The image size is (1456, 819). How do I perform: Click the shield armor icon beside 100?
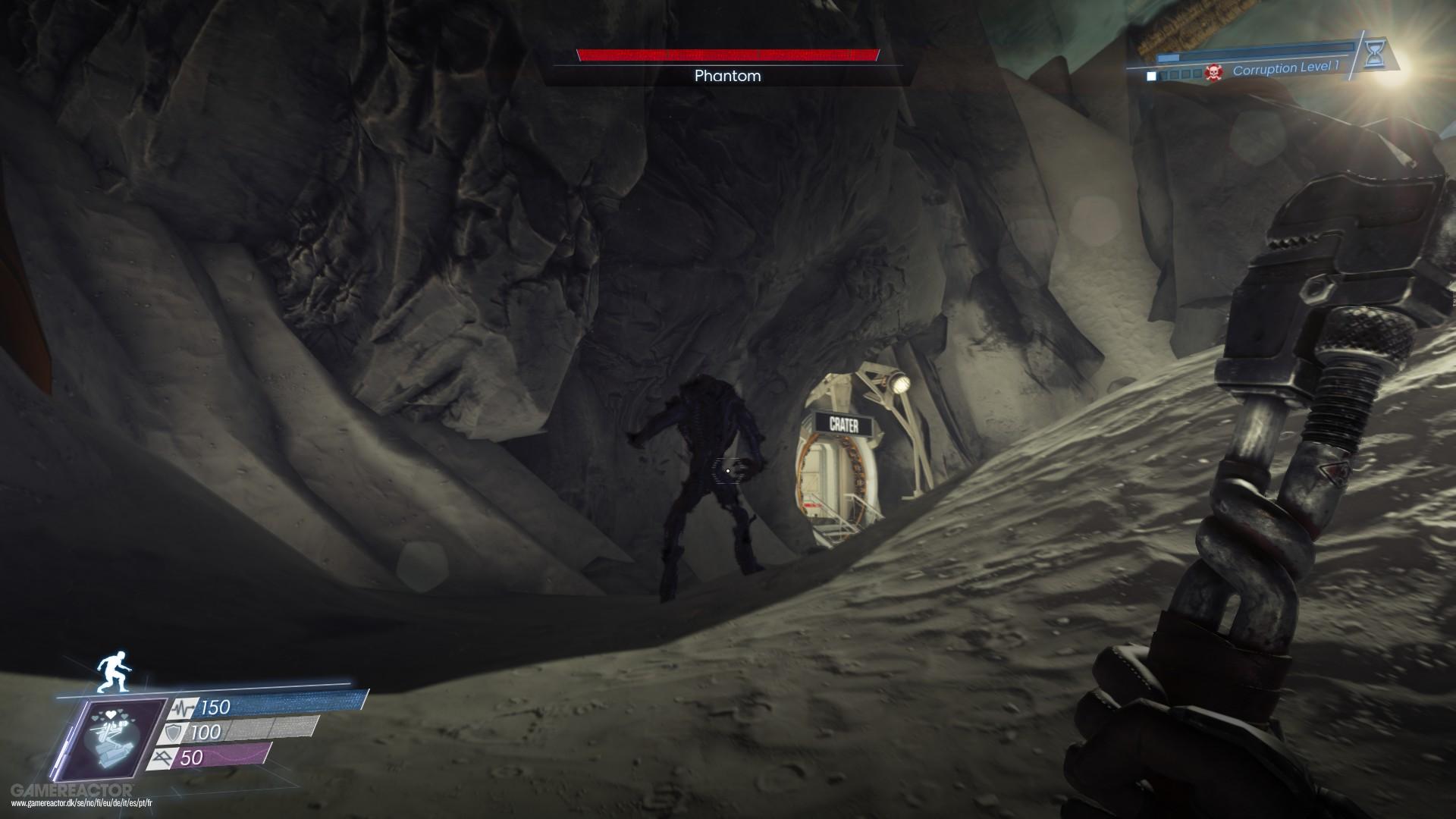[173, 732]
